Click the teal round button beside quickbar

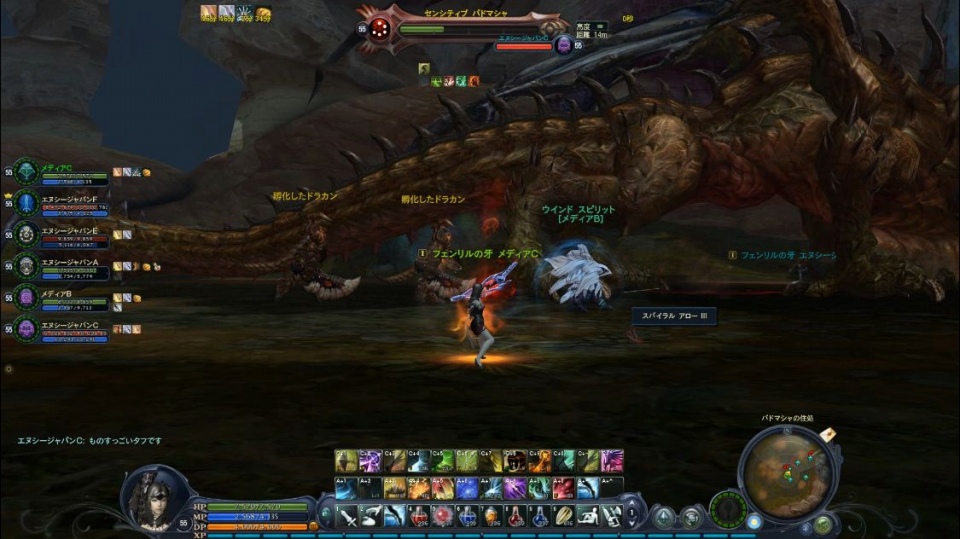tap(664, 517)
